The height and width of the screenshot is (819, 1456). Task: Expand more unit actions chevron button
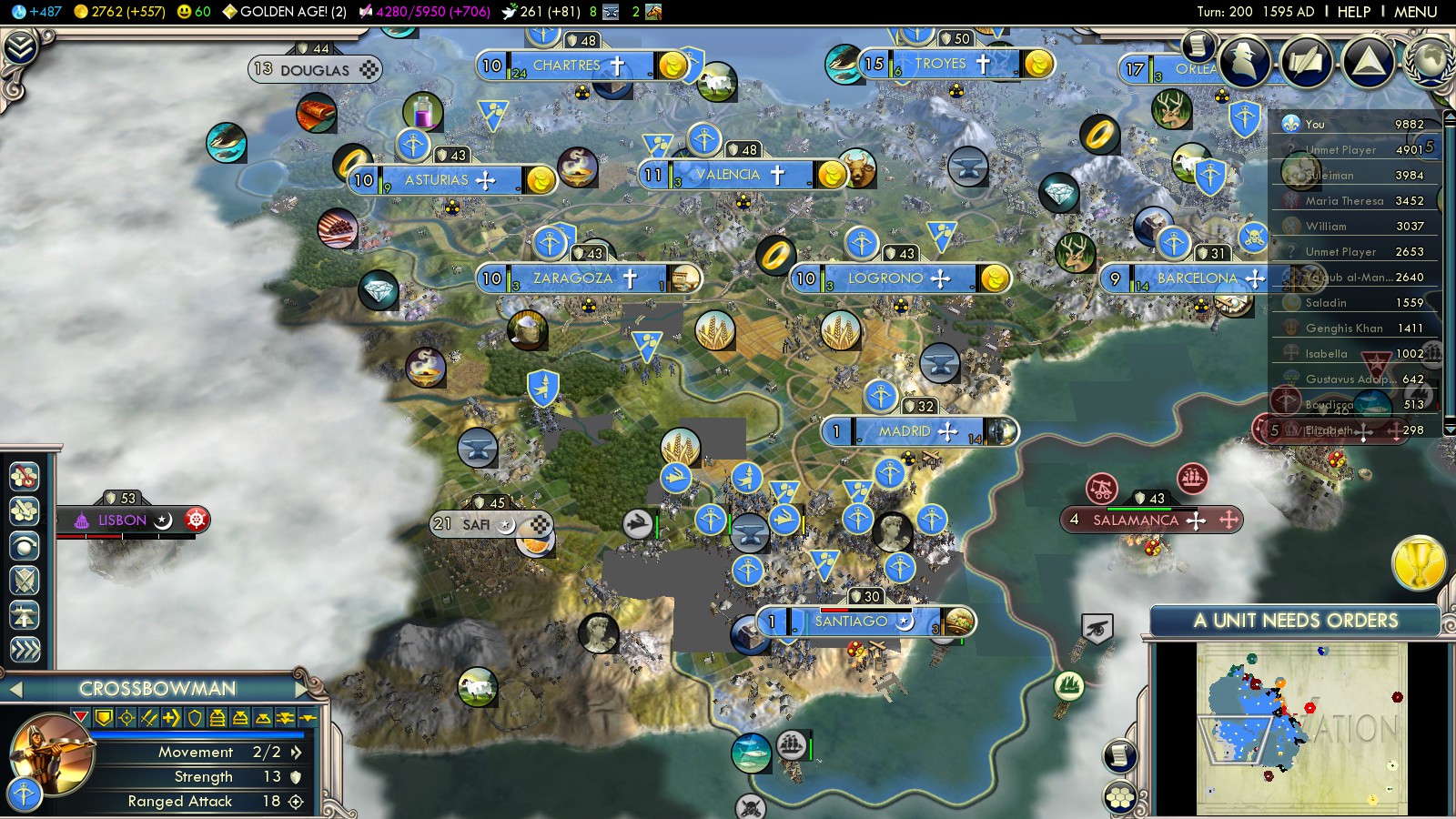25,650
